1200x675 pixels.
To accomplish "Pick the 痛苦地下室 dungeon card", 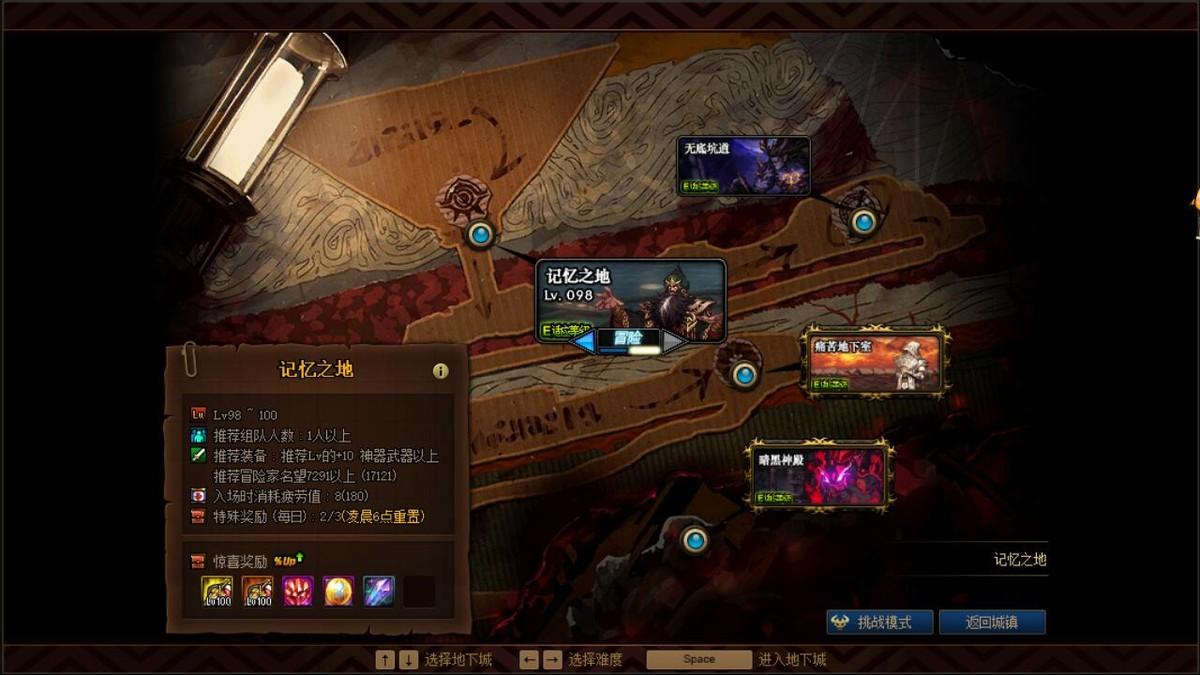I will [x=875, y=362].
